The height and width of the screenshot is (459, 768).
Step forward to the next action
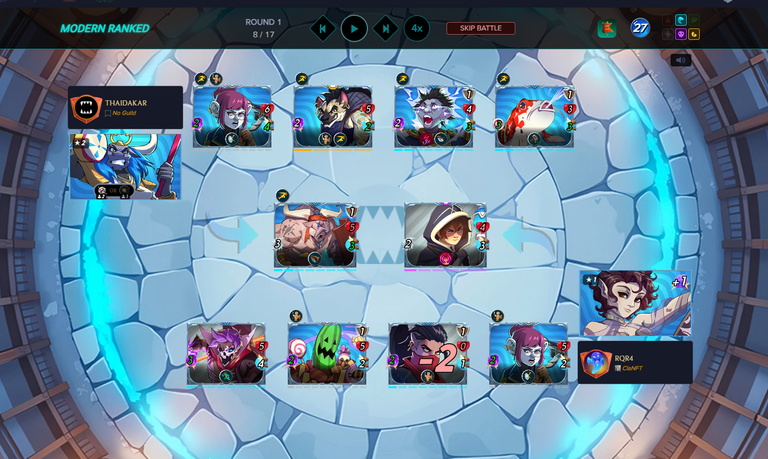(386, 28)
